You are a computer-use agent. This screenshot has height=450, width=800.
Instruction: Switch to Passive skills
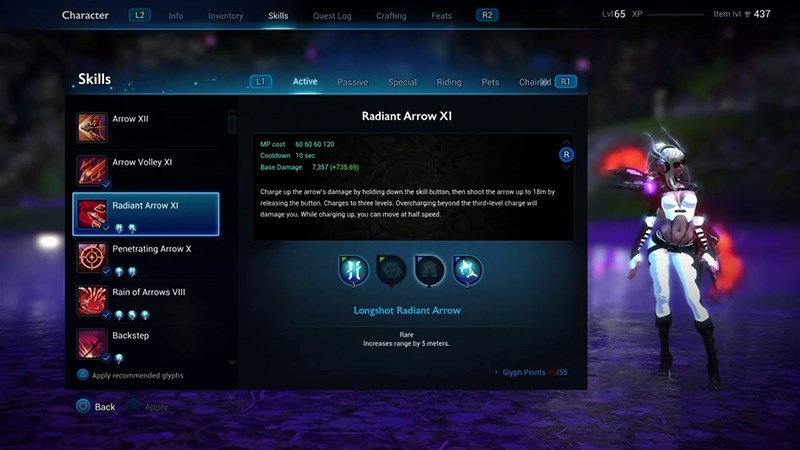(x=352, y=82)
